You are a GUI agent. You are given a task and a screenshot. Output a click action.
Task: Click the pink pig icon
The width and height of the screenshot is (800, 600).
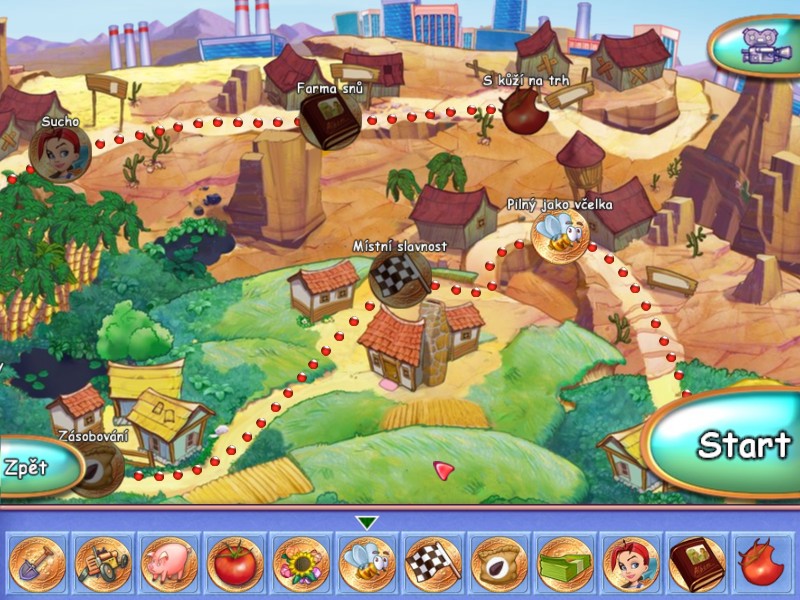pos(169,561)
